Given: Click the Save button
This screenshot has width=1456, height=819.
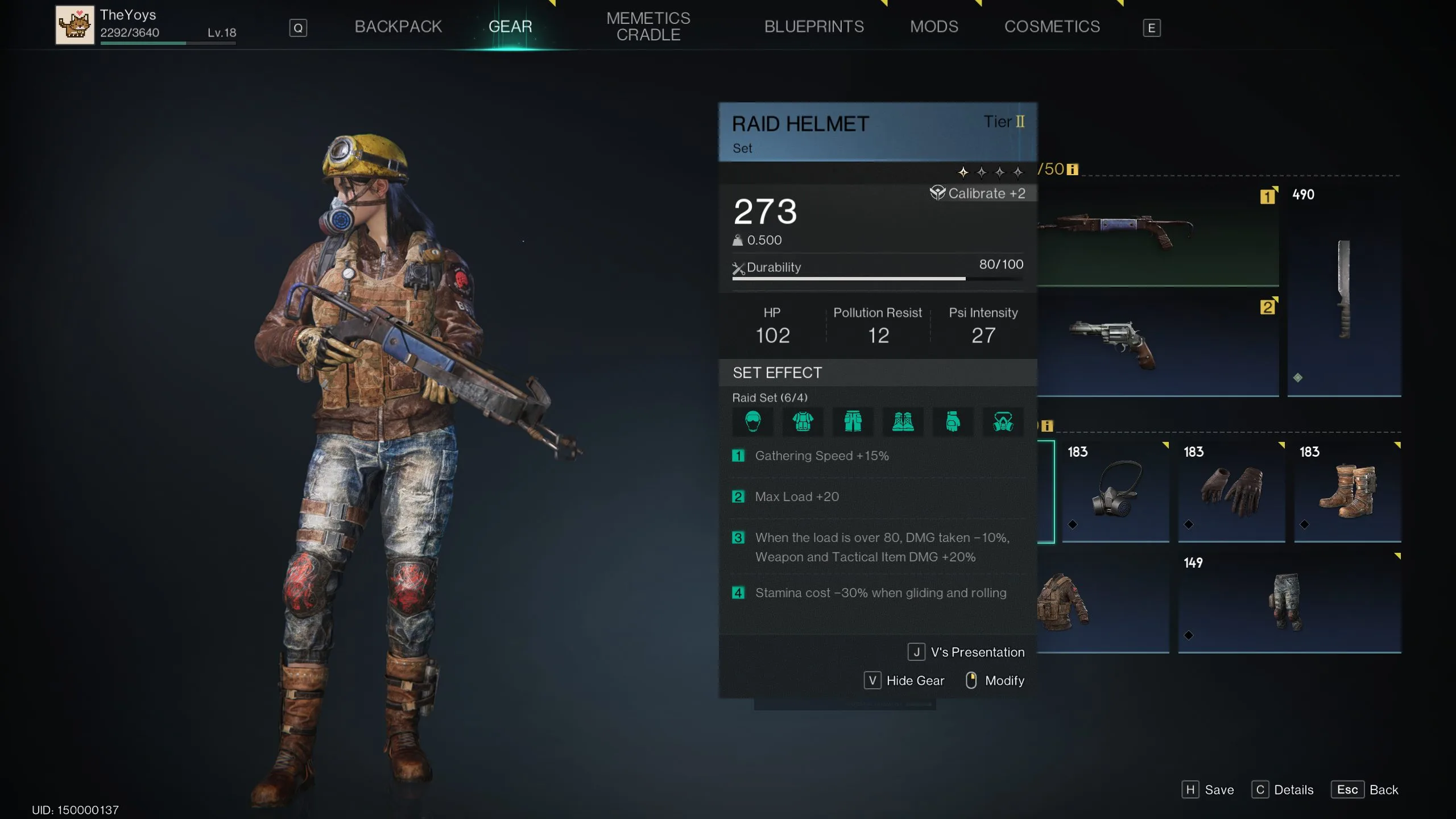Looking at the screenshot, I should [1208, 789].
